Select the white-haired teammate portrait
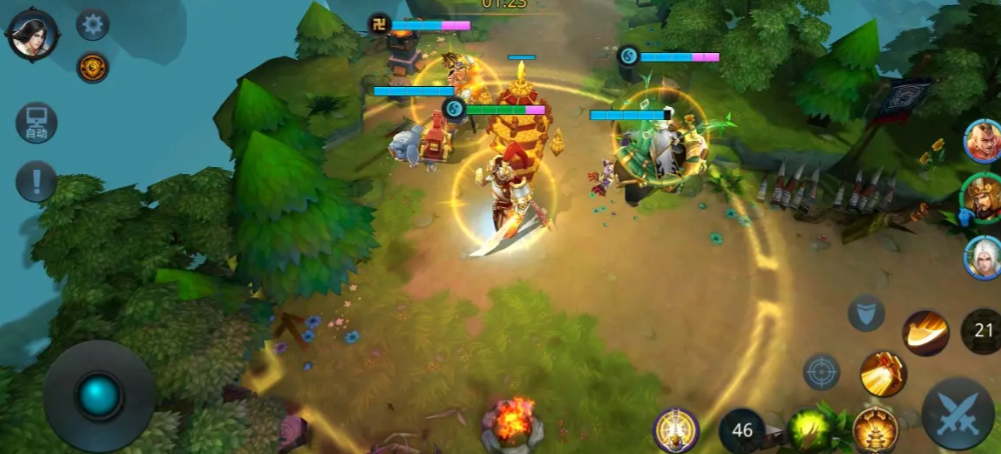 coord(983,257)
